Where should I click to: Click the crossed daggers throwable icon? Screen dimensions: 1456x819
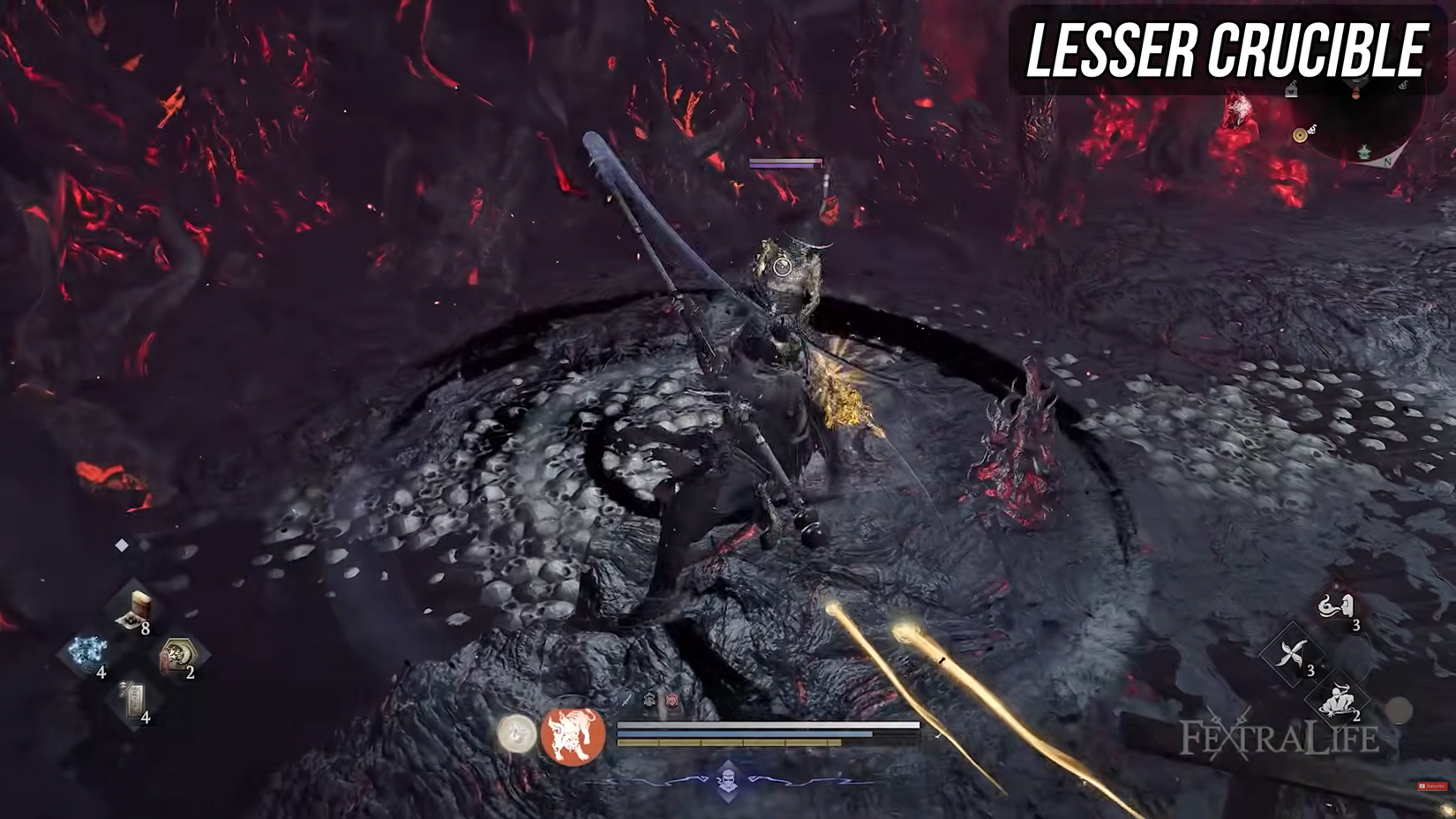[1291, 651]
